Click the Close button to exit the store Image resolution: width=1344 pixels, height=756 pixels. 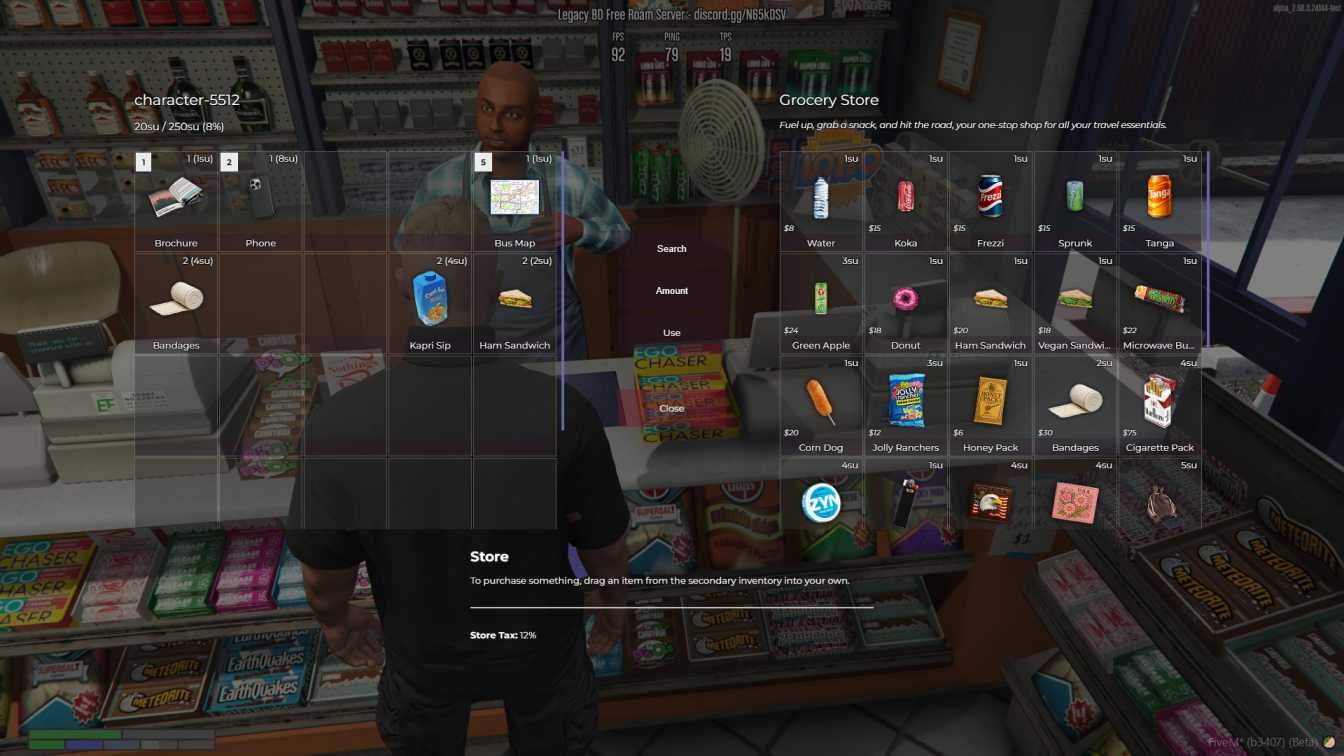tap(671, 408)
